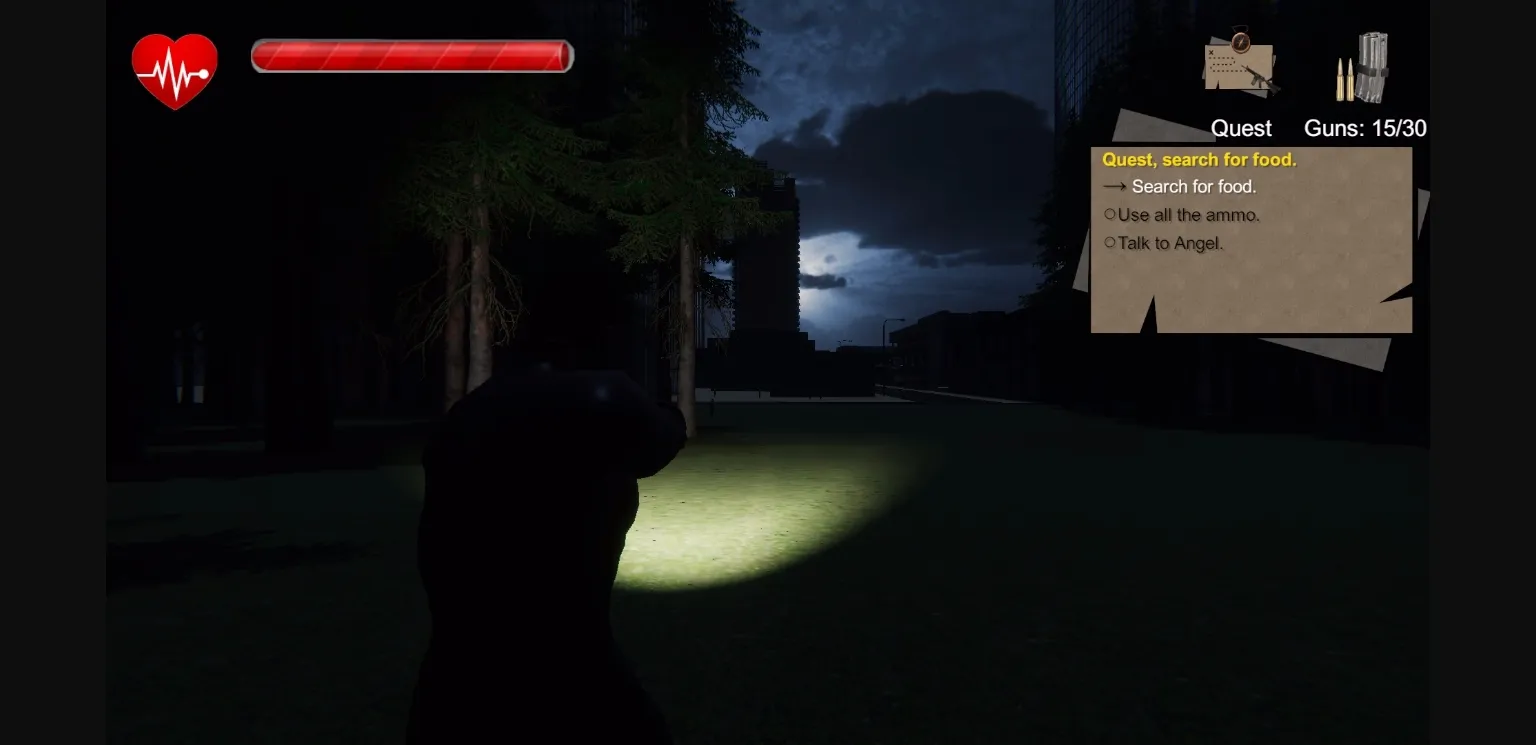Toggle the circle beside Talk to Angel
Viewport: 1536px width, 745px height.
pos(1110,241)
